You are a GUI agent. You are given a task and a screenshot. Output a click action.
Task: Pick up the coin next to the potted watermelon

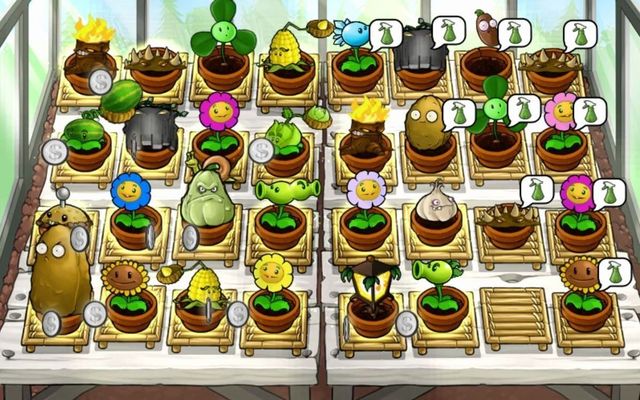pos(54,151)
